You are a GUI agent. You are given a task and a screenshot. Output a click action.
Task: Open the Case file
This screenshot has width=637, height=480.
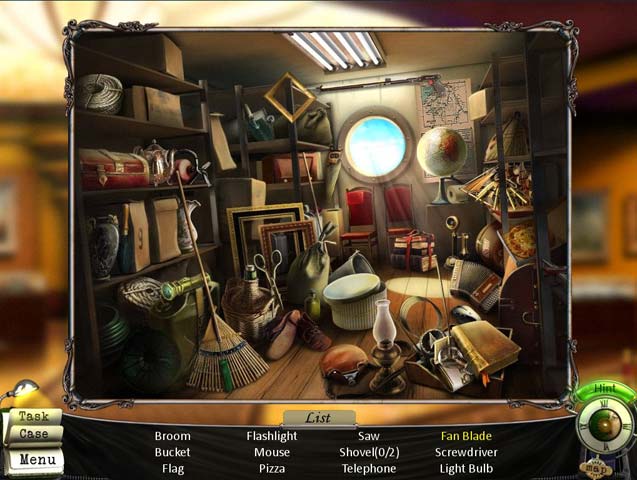tap(33, 435)
